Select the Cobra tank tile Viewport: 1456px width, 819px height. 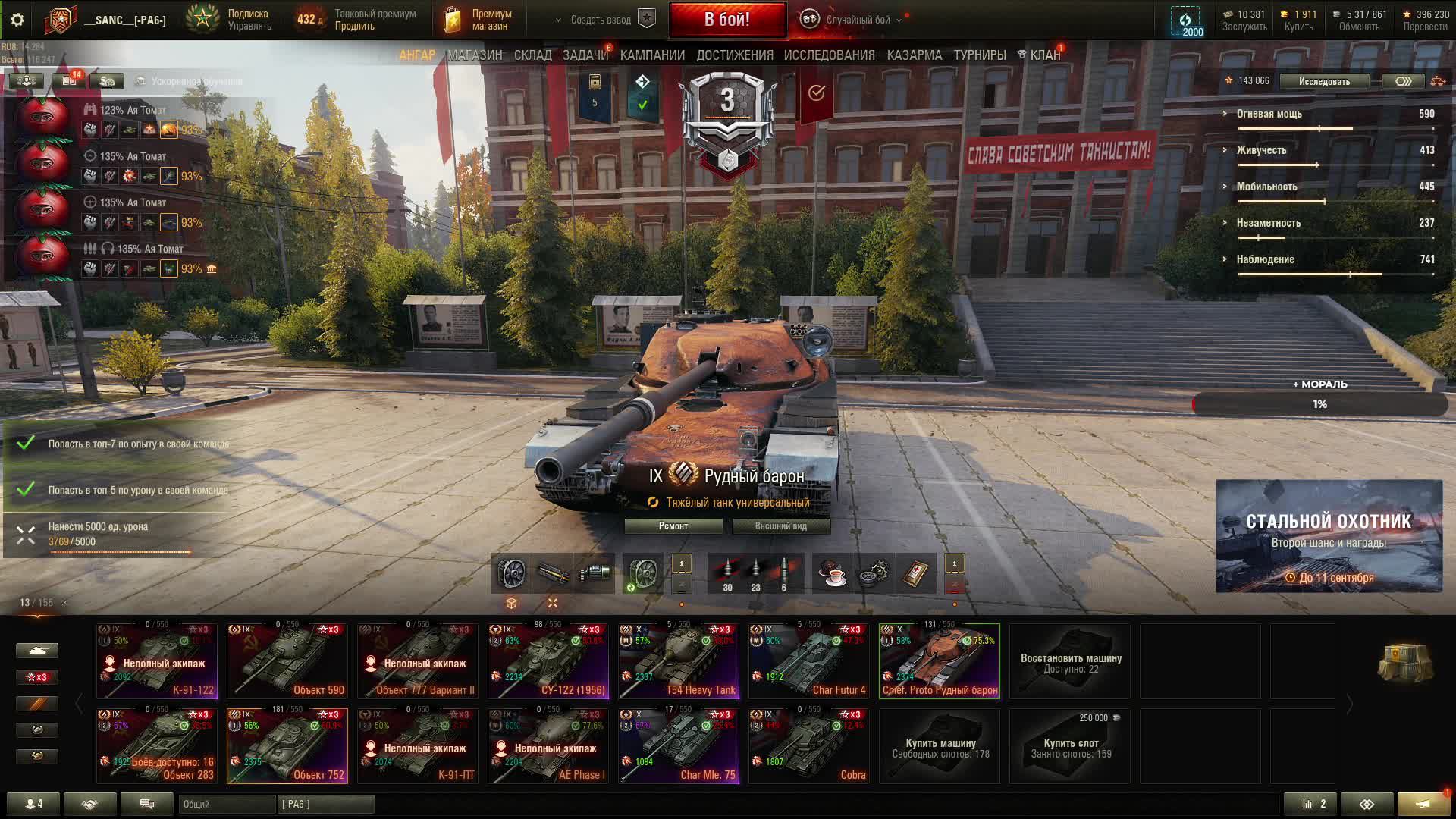click(x=809, y=745)
